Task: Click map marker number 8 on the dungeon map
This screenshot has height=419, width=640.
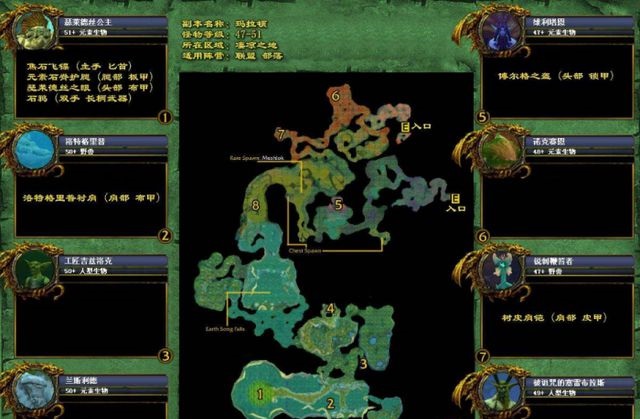Action: coord(257,206)
